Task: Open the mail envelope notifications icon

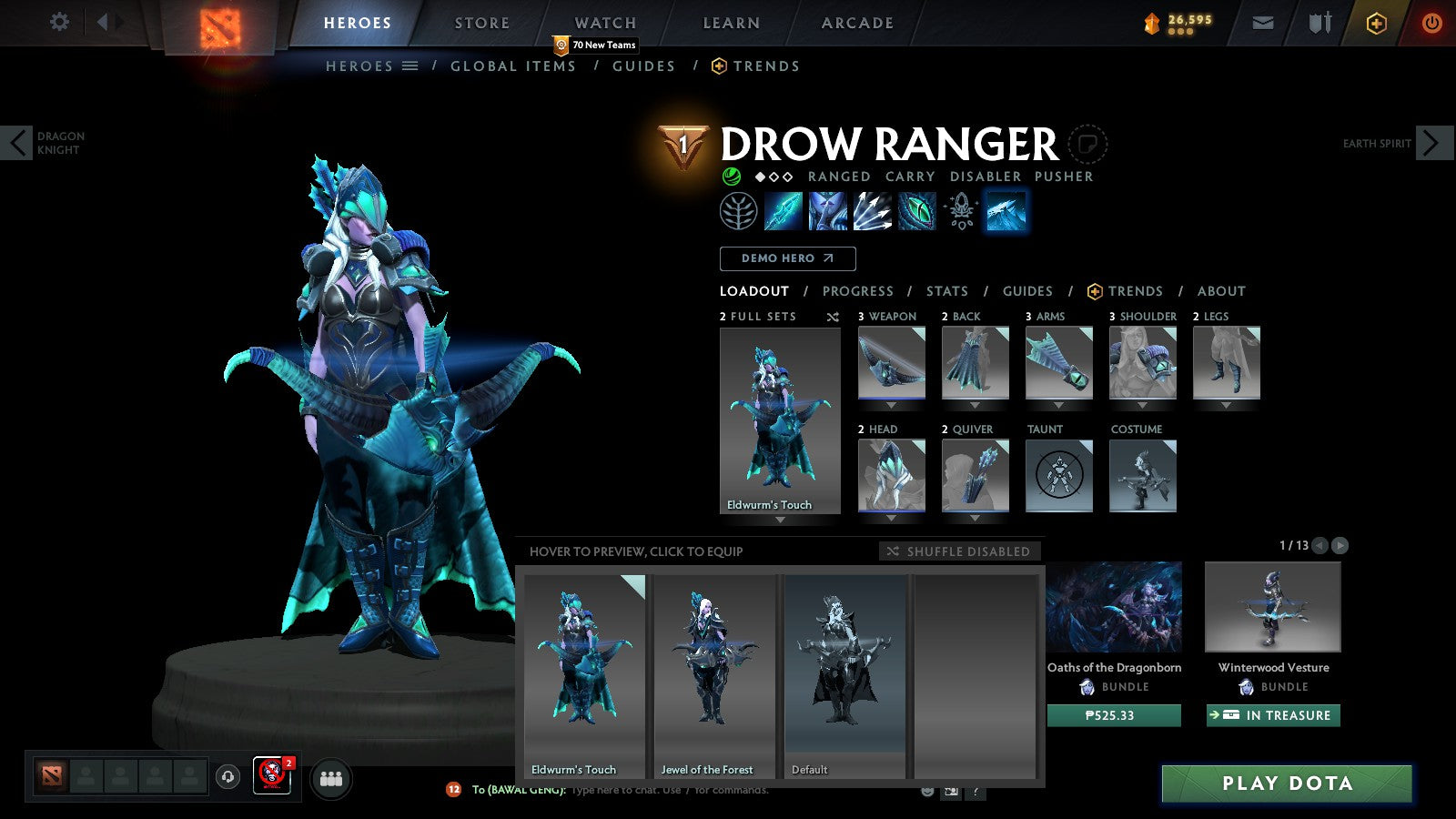Action: pos(1262,23)
